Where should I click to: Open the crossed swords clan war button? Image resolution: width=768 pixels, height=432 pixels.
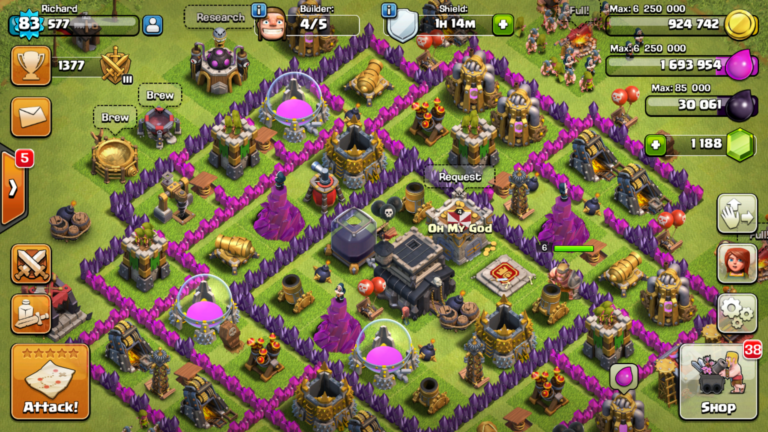click(x=30, y=264)
